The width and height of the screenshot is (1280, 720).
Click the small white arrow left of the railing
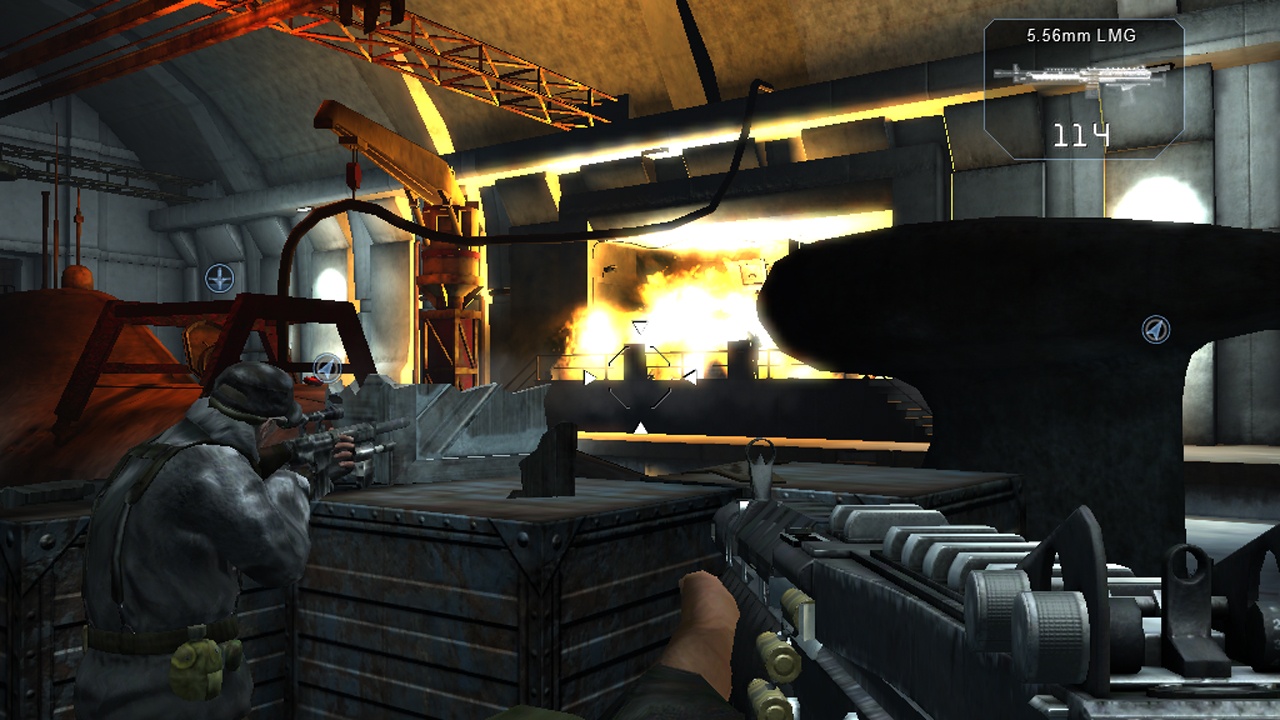pos(589,377)
